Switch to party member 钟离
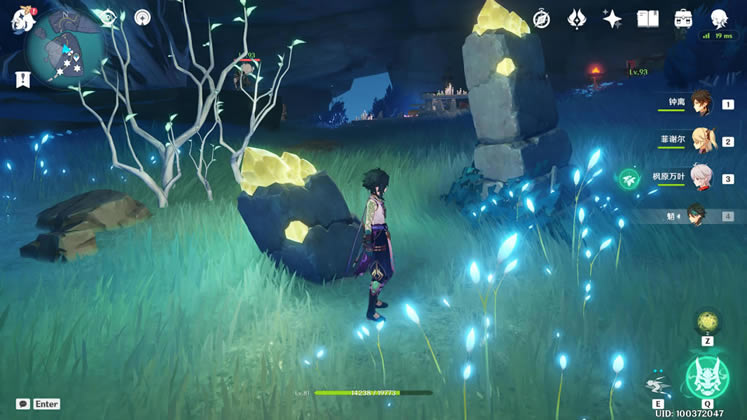 click(702, 103)
